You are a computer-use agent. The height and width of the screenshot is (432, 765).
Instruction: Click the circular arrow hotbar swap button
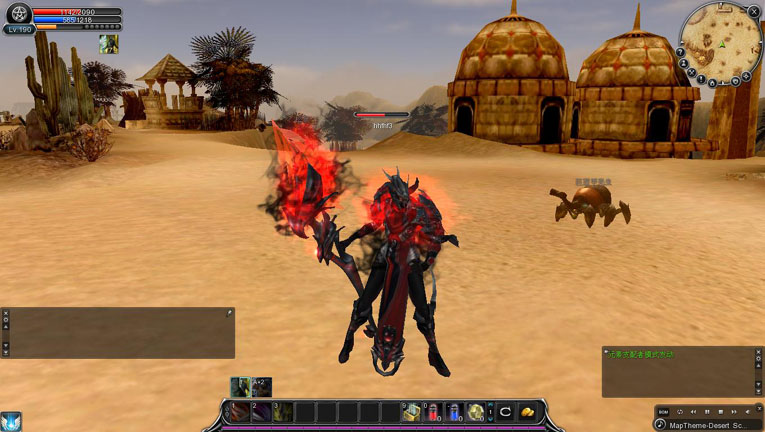[505, 411]
